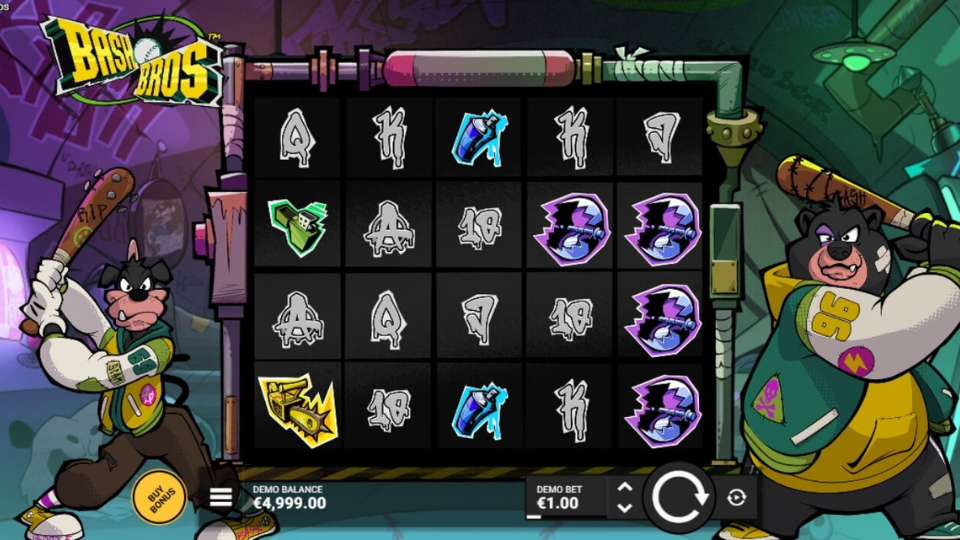Open the autoplay options
The image size is (960, 540).
(x=737, y=497)
